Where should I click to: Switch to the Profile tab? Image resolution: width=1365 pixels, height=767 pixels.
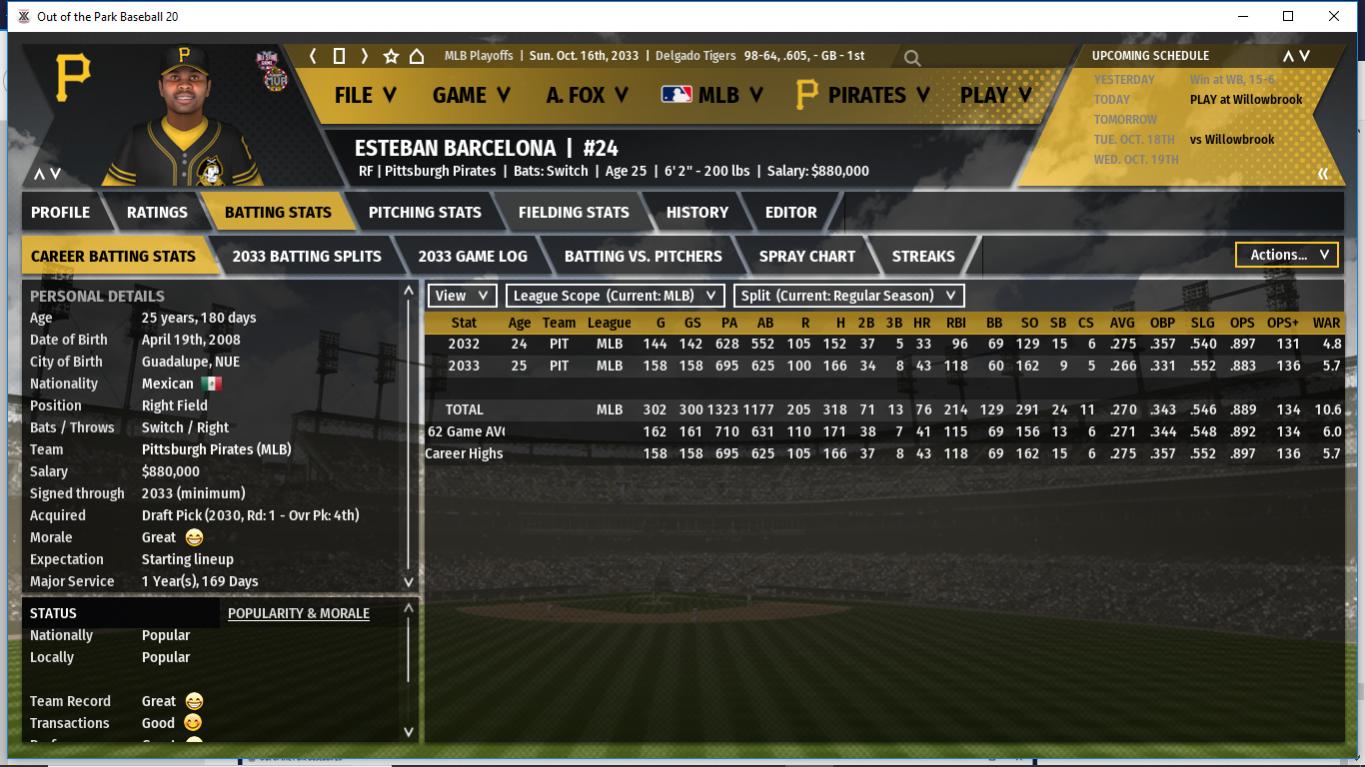[x=60, y=212]
